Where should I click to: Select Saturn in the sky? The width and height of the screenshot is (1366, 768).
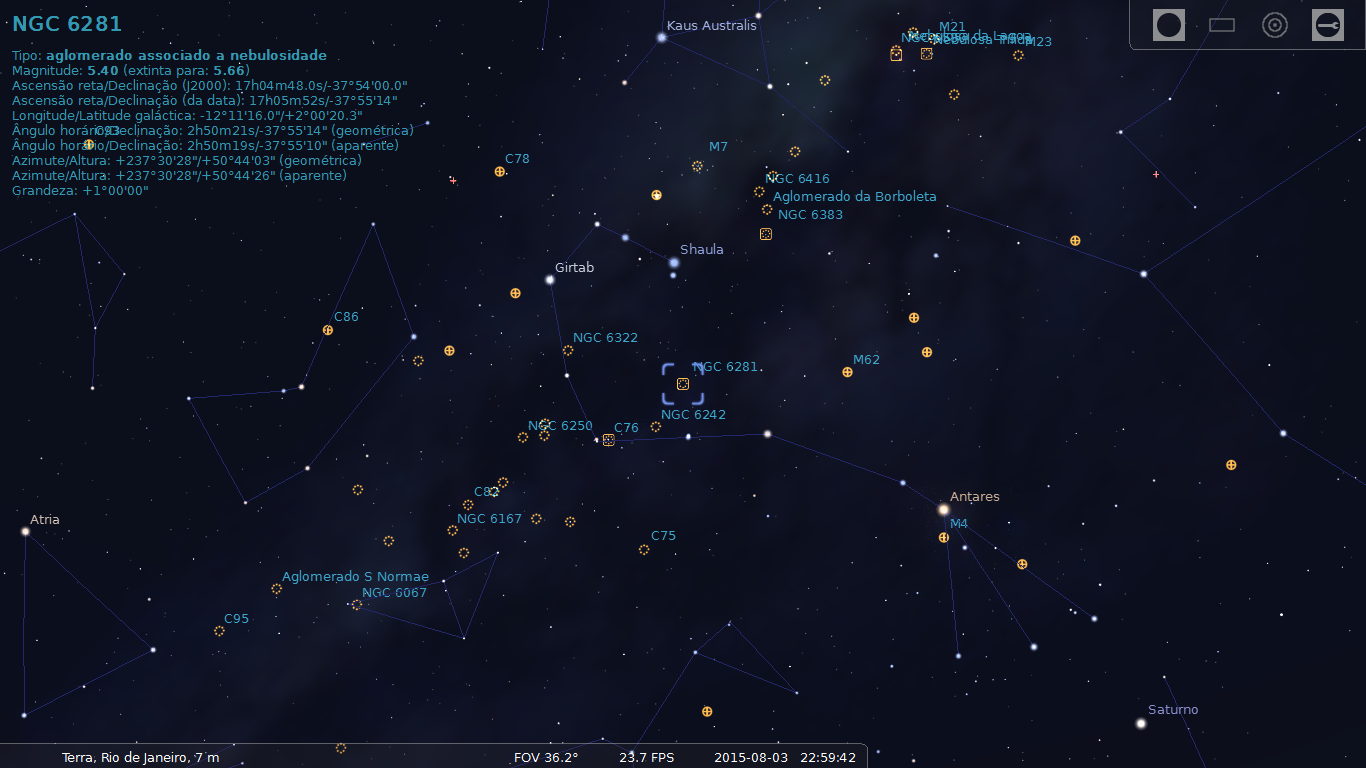(1141, 723)
